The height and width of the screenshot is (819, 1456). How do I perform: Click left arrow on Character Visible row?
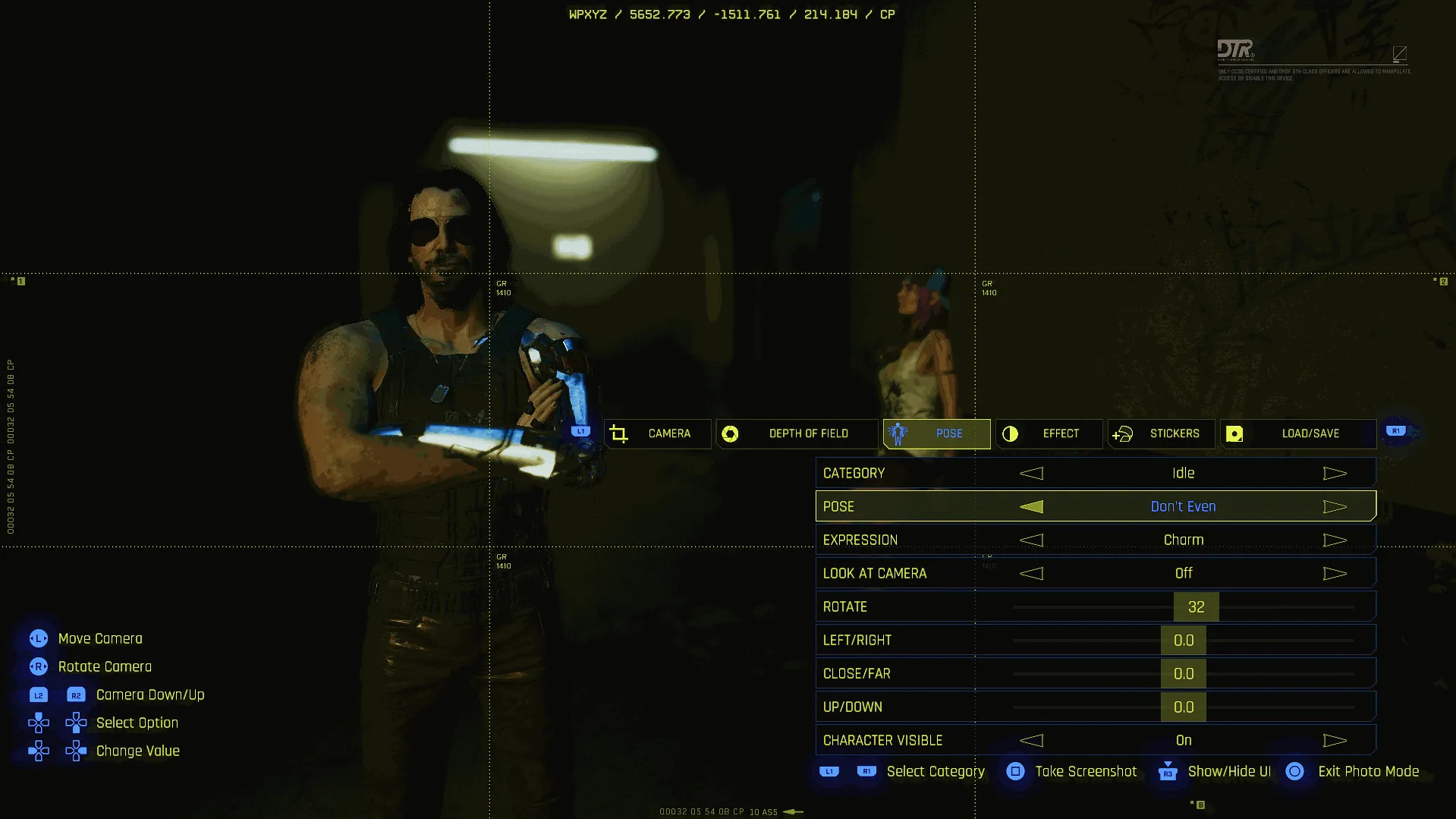[1031, 741]
